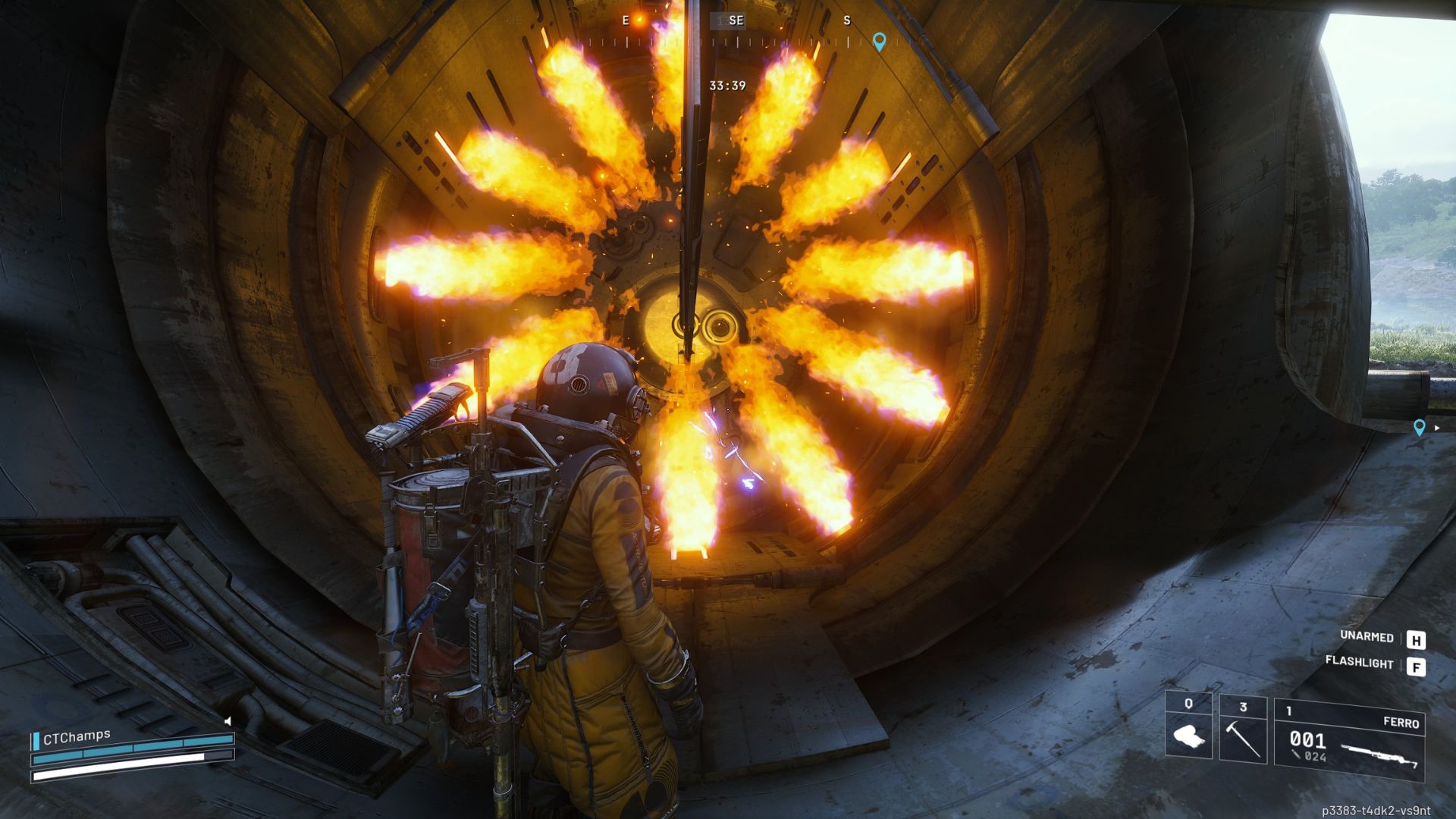Viewport: 1456px width, 819px height.
Task: Click the off-screen blue waypoint marker
Action: click(1420, 428)
